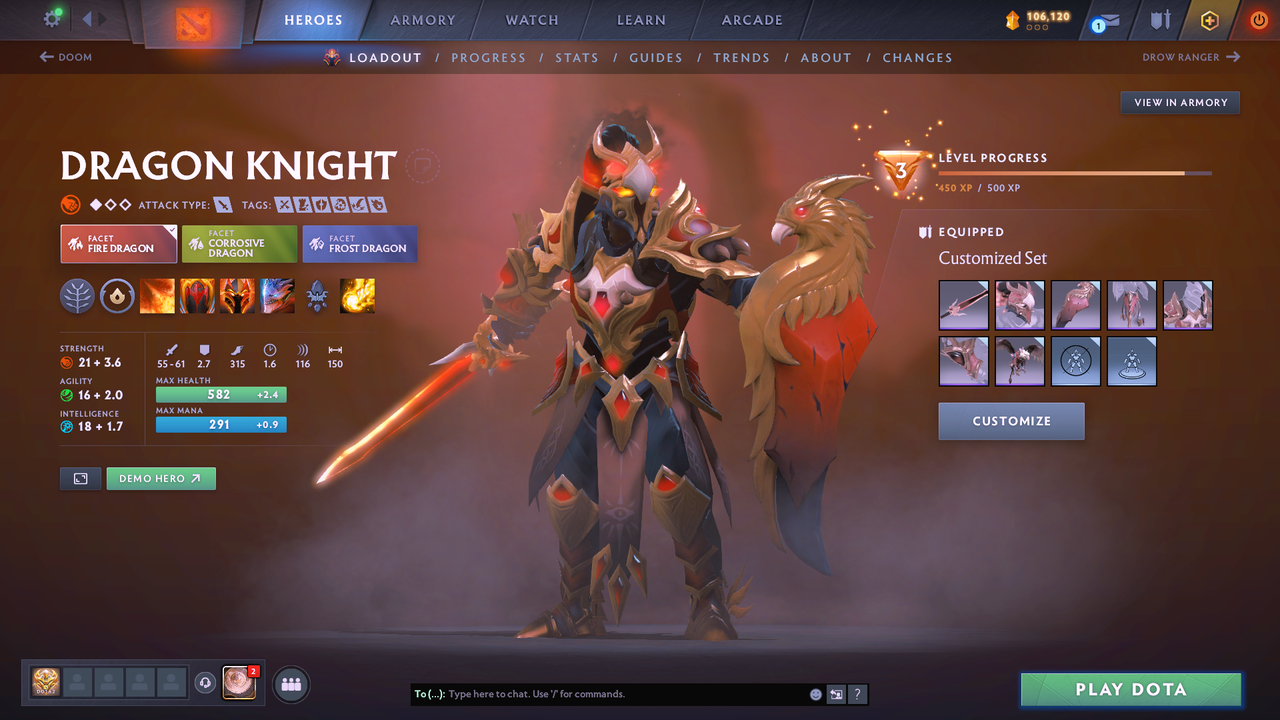Open the Customized Set dropdown

click(x=992, y=258)
